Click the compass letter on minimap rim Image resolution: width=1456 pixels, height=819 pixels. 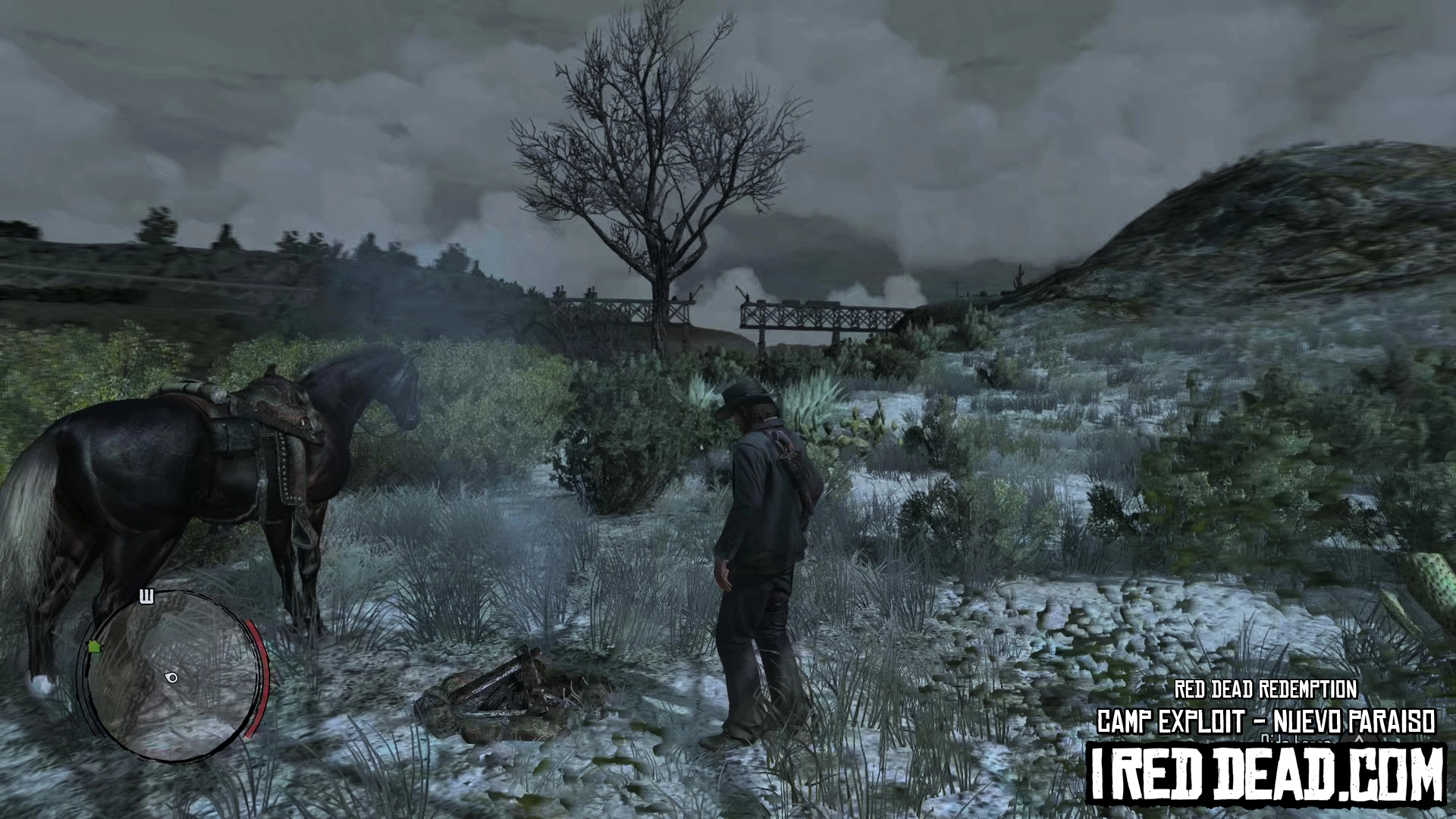point(147,597)
